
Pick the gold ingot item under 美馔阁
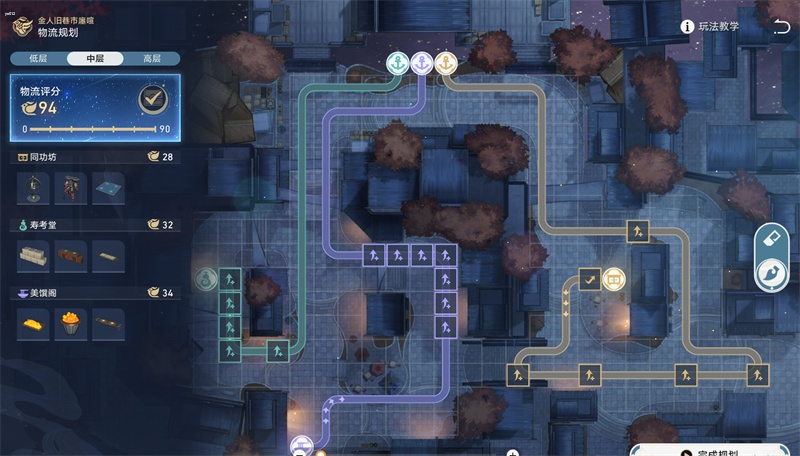[33, 322]
